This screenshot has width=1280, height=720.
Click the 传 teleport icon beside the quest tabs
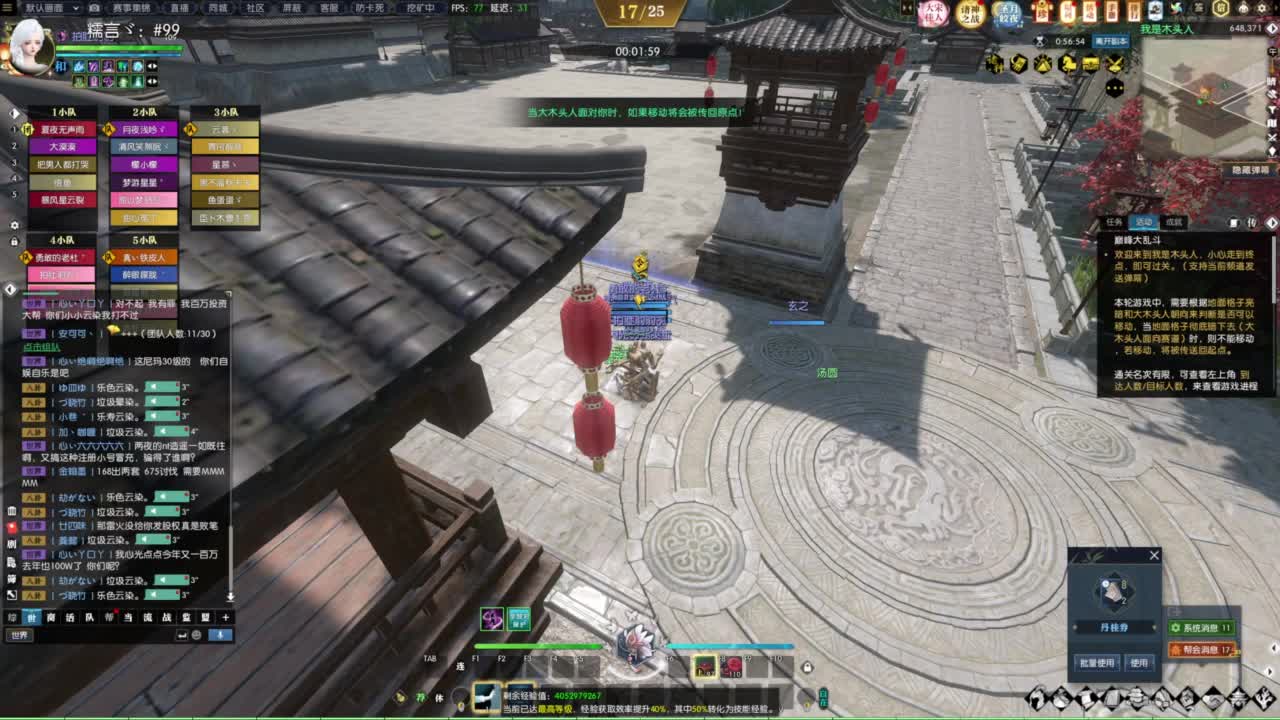coord(1252,222)
